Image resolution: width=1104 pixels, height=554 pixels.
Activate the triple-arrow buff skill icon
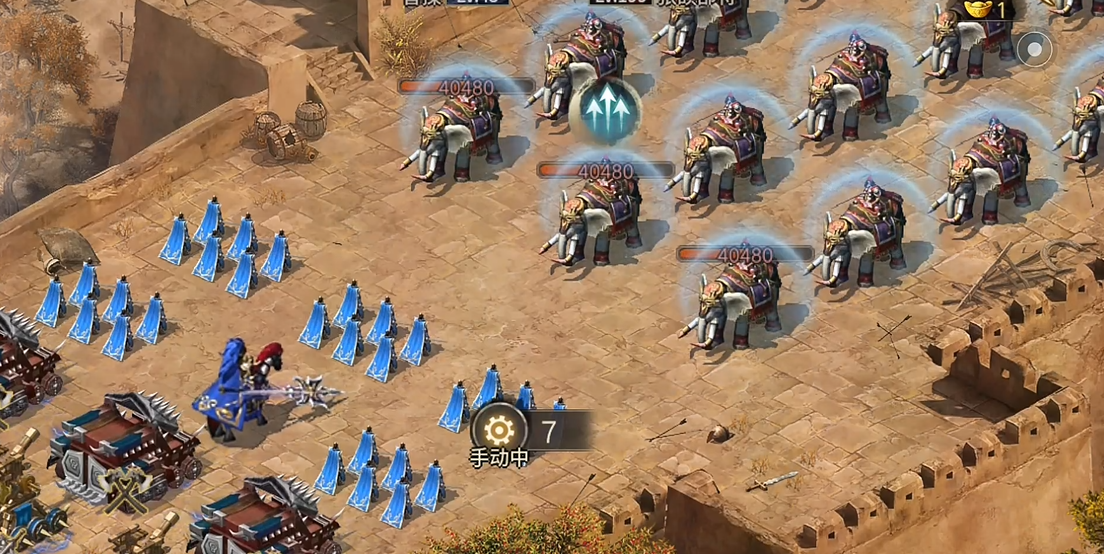point(609,109)
